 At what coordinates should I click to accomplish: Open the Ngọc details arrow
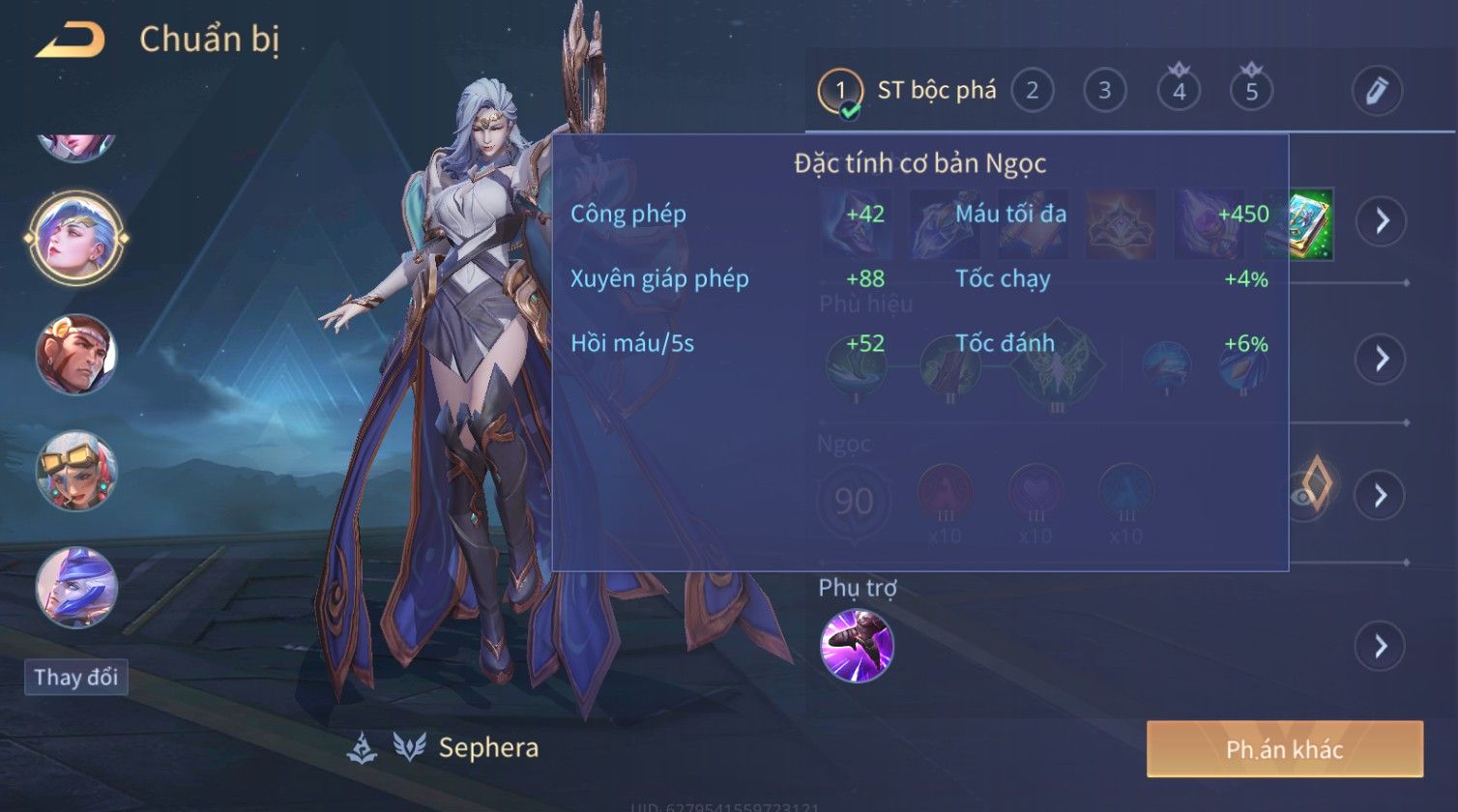[x=1381, y=496]
